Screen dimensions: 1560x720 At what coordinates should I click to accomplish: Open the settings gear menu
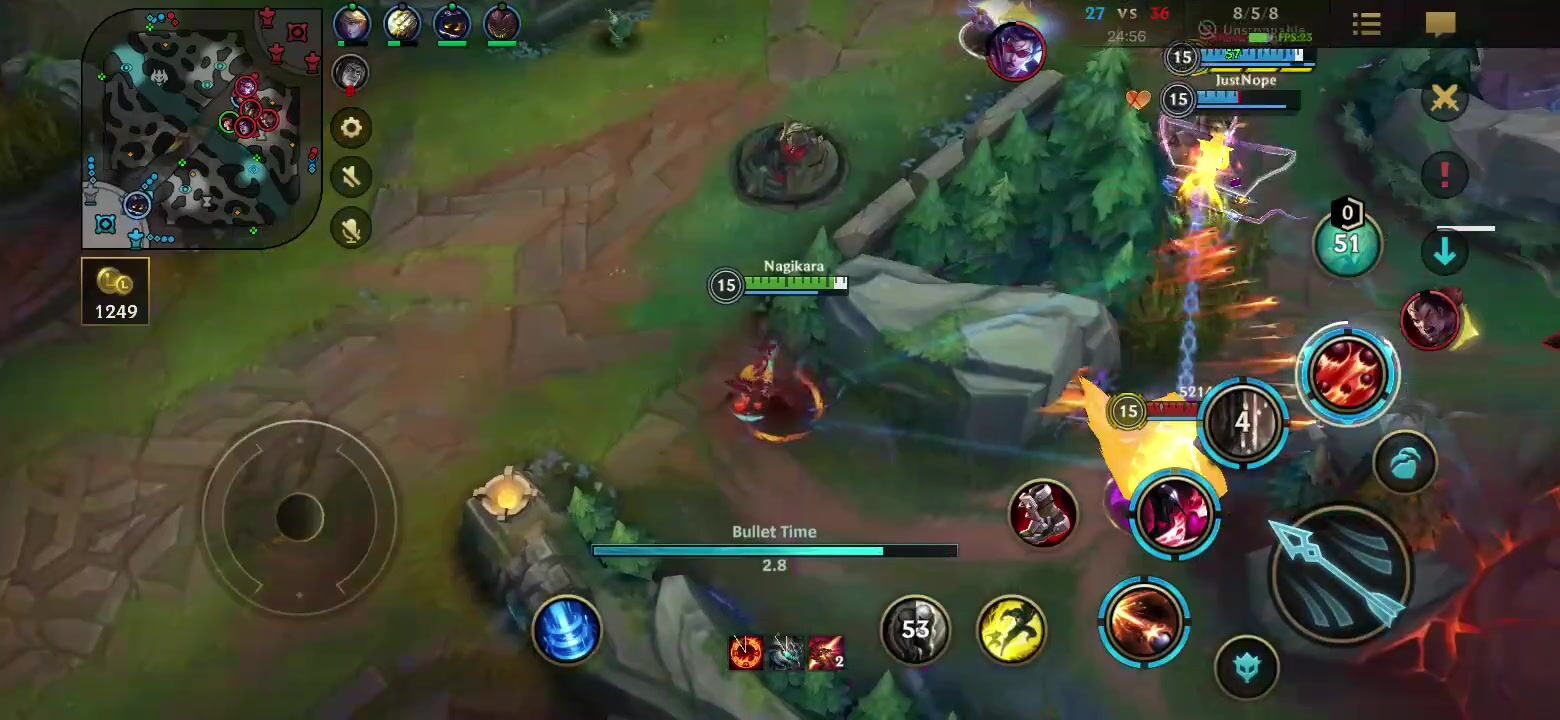(351, 128)
